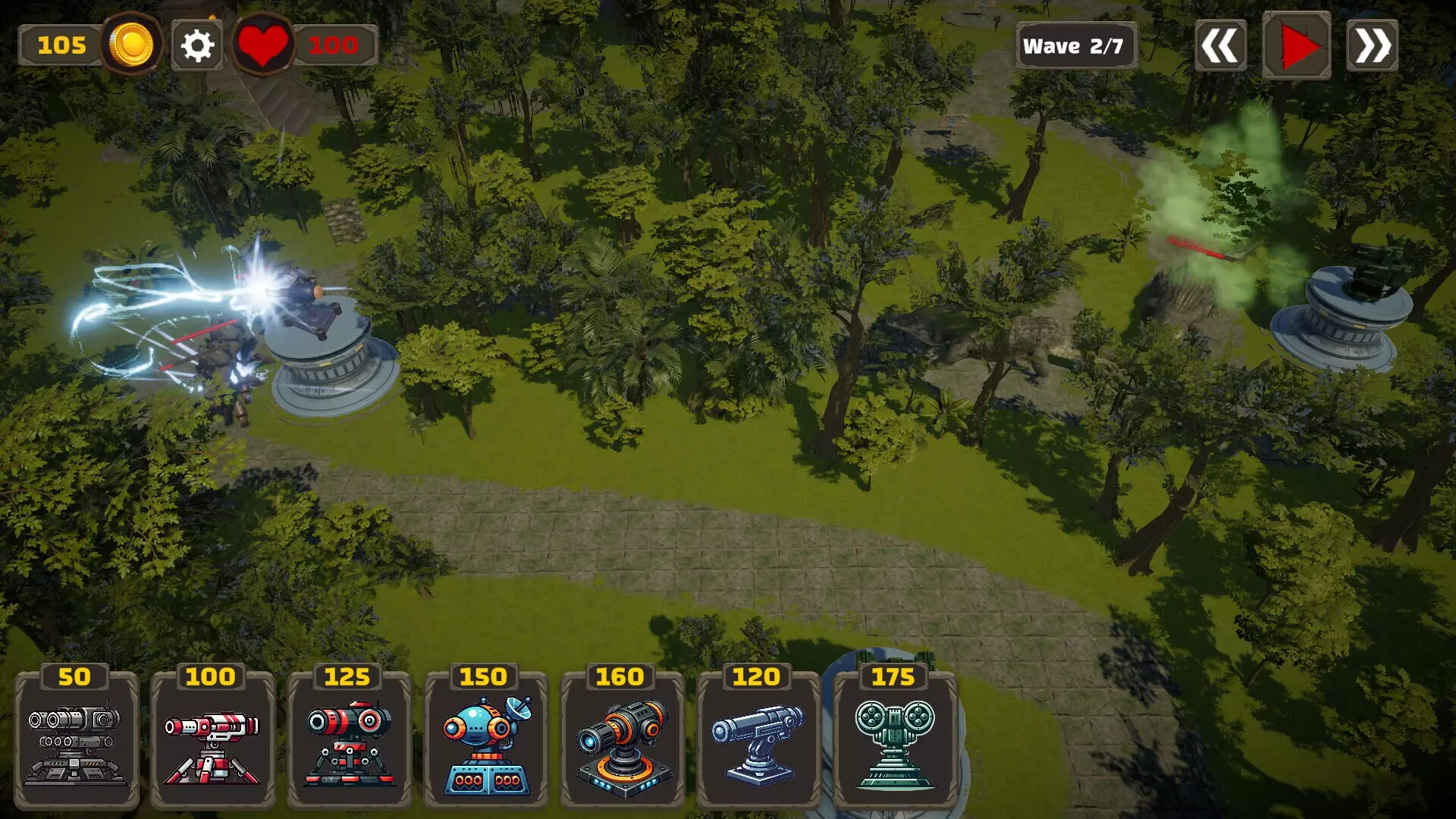Viewport: 1456px width, 819px height.
Task: Click the coin count showing 105
Action: tap(61, 45)
